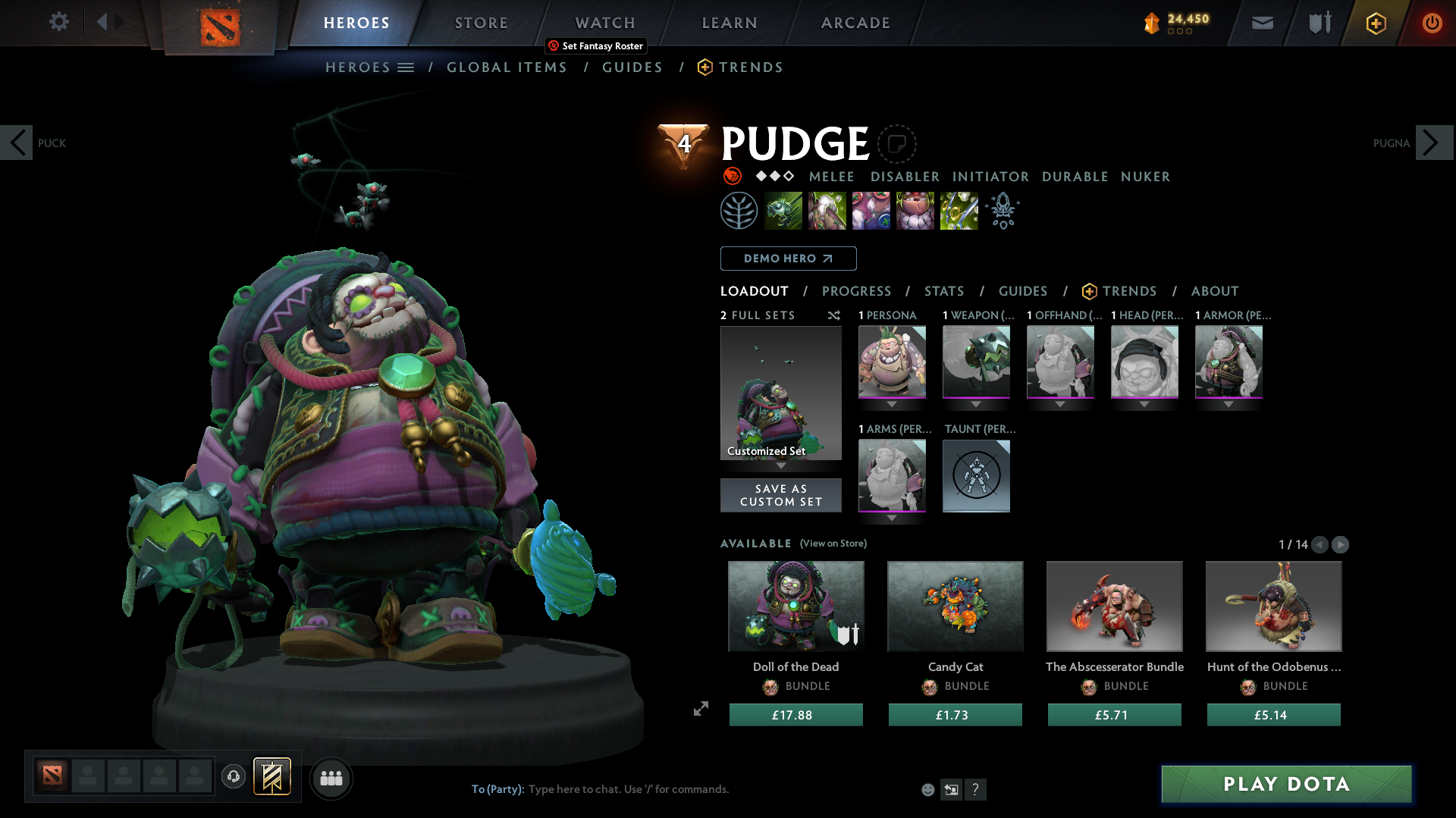Open the mail notifications icon
Screen dimensions: 1456x818
(x=1261, y=23)
